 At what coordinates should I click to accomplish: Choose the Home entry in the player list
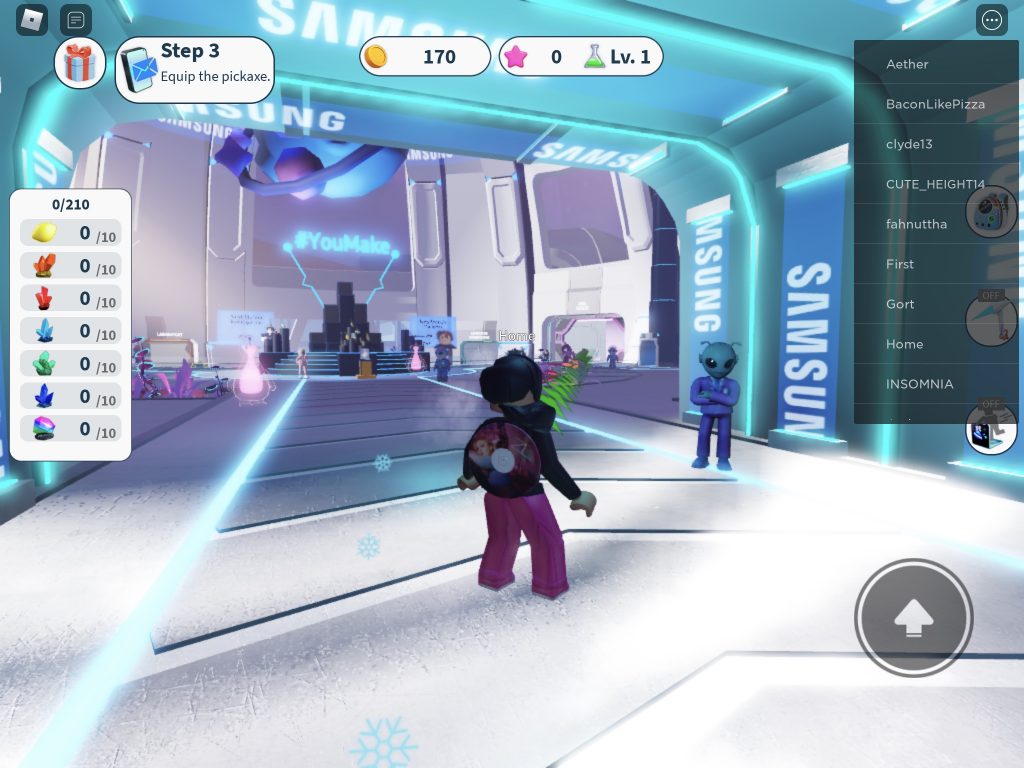(x=904, y=344)
